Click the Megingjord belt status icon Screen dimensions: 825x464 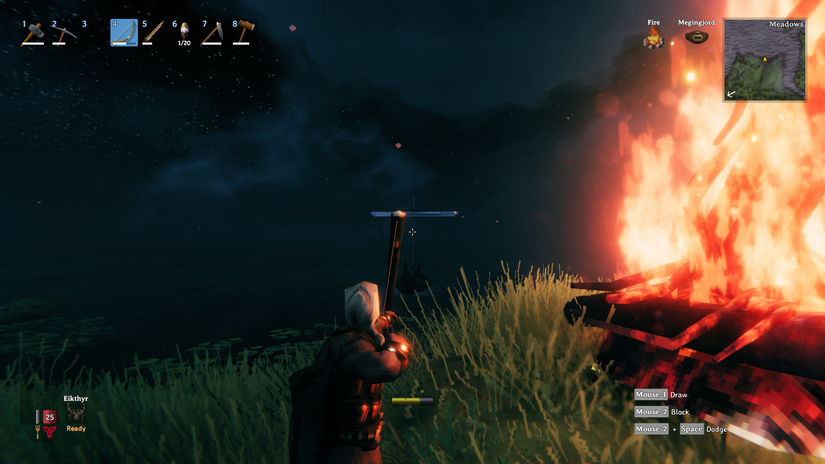pos(696,38)
